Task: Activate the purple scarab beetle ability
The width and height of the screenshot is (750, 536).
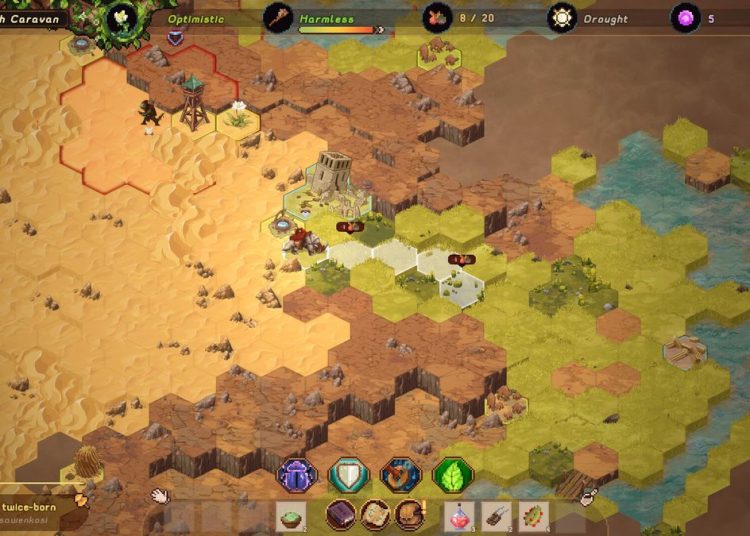Action: [297, 475]
